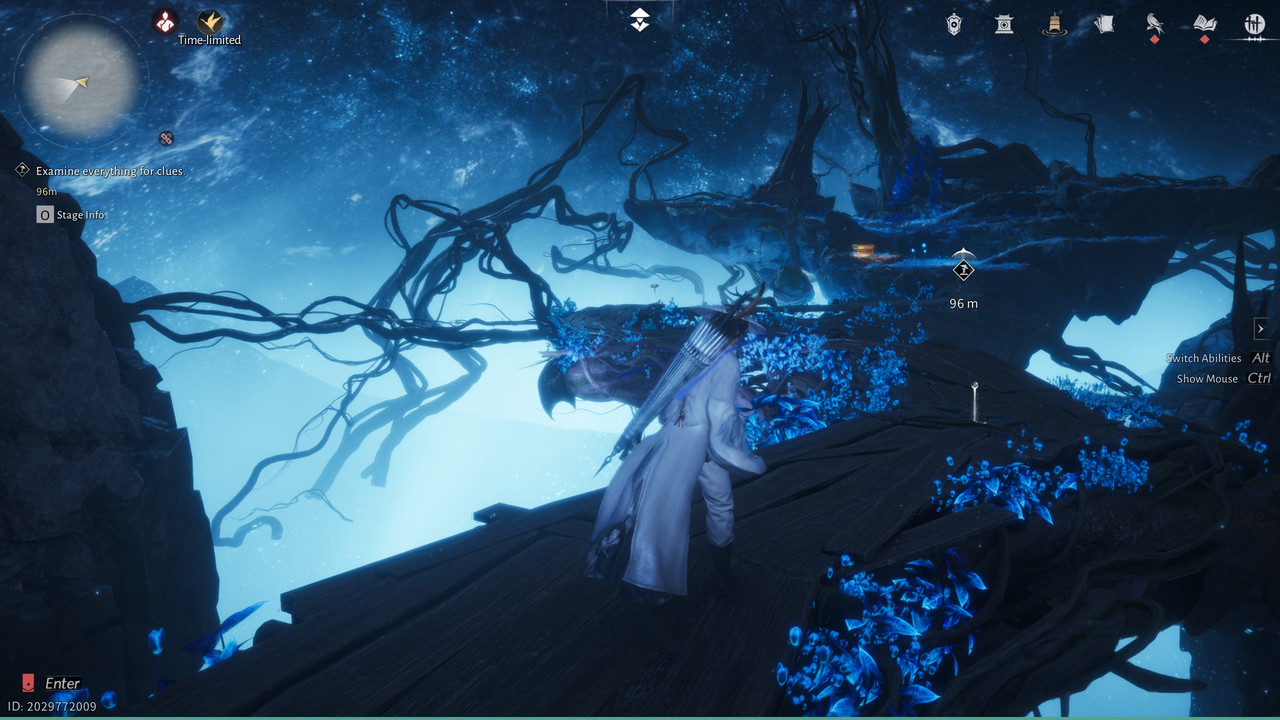The height and width of the screenshot is (720, 1280).
Task: Open the stacked cards icon
Action: click(1104, 24)
